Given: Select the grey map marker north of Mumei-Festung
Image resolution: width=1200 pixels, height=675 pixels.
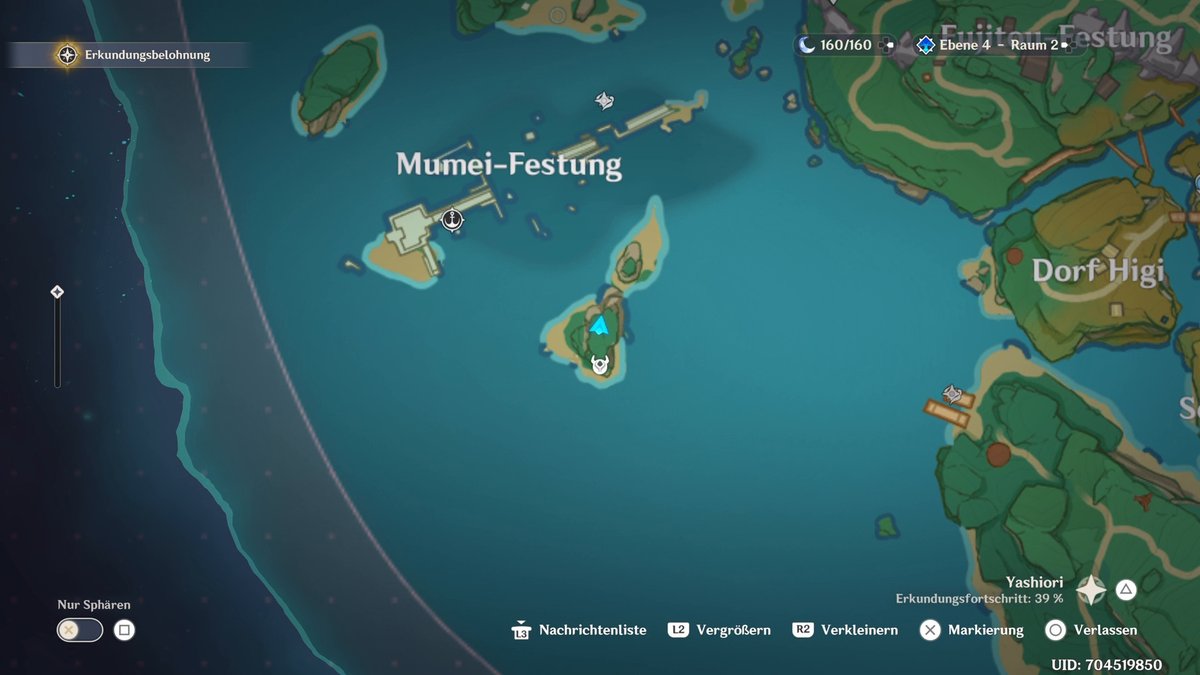Looking at the screenshot, I should coord(604,100).
